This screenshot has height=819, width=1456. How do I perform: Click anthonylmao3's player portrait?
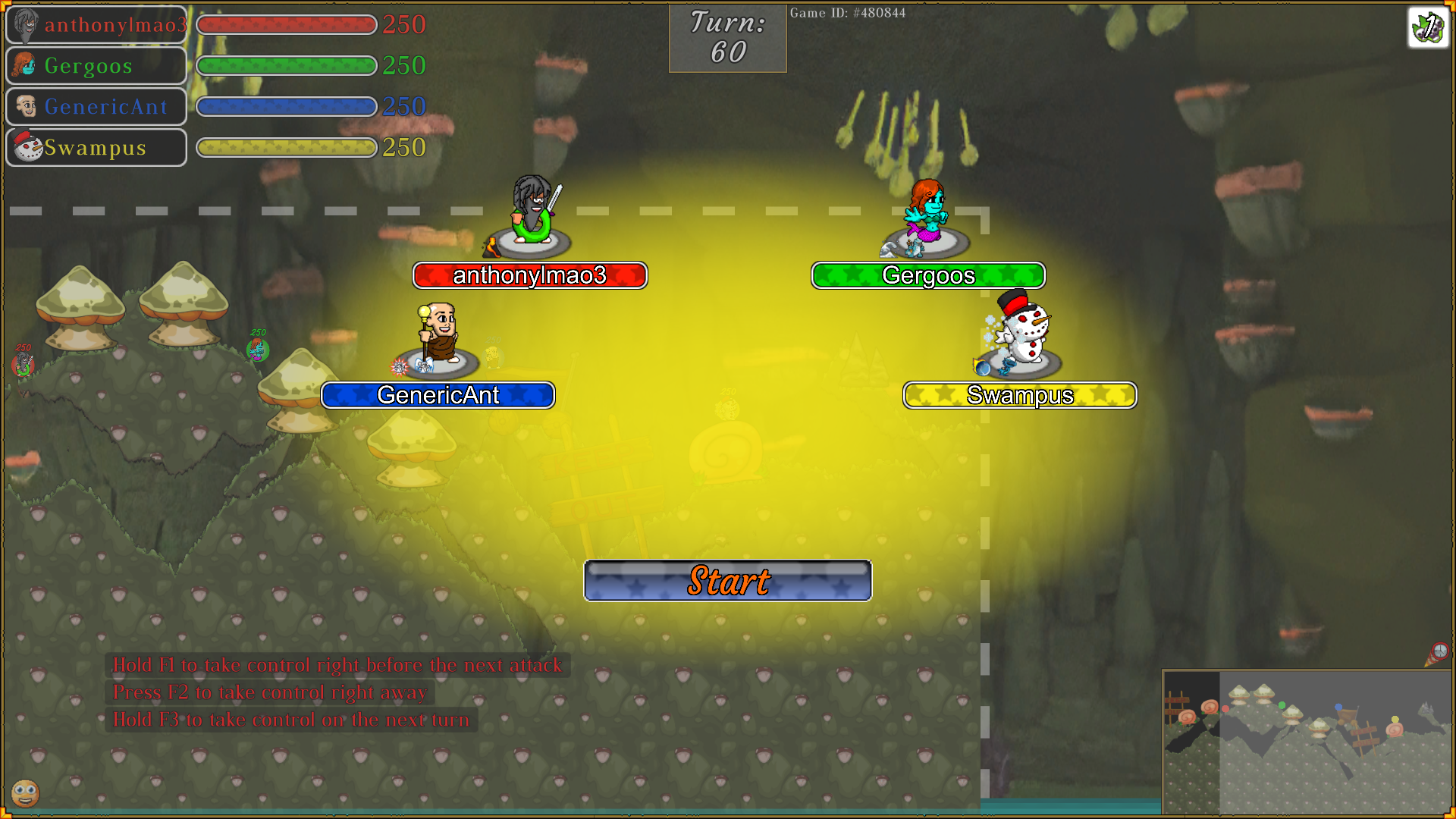[x=25, y=24]
